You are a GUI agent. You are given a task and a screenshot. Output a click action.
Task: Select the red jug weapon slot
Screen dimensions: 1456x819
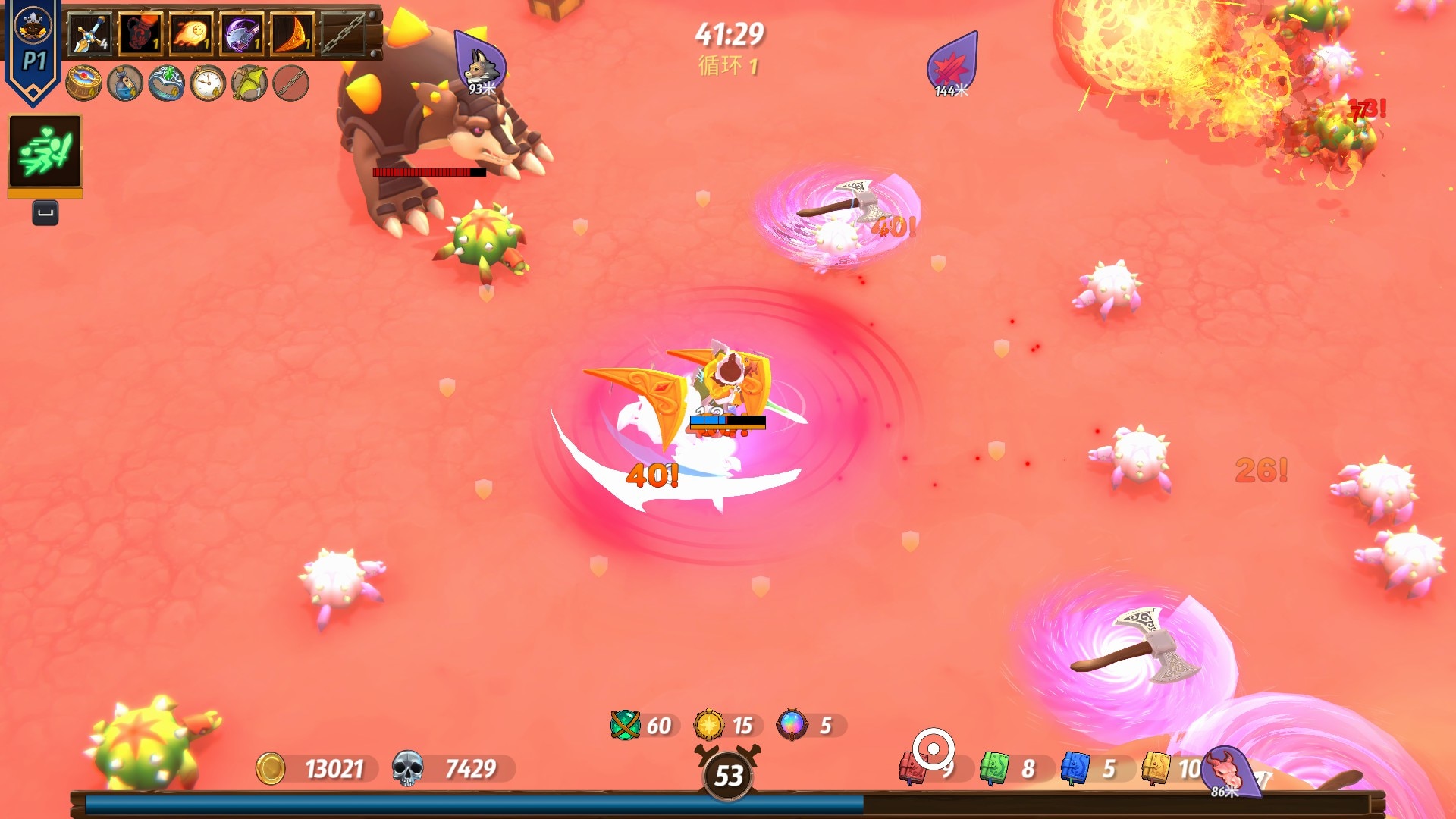coord(140,34)
